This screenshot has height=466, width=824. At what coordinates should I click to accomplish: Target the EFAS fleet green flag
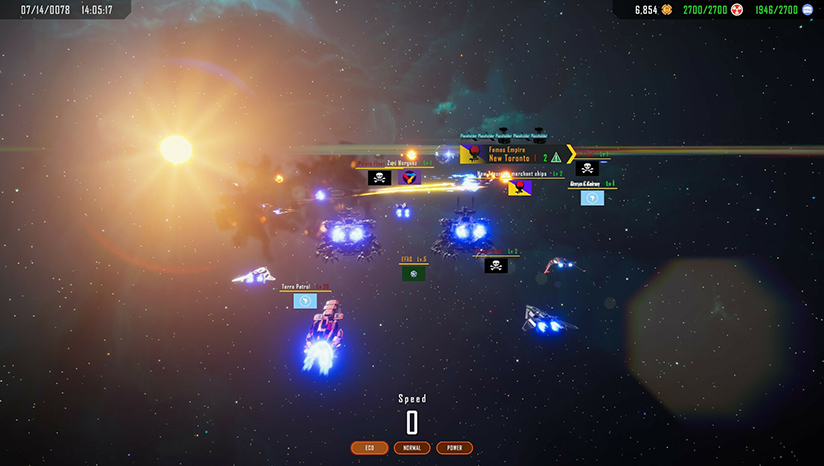[x=414, y=272]
